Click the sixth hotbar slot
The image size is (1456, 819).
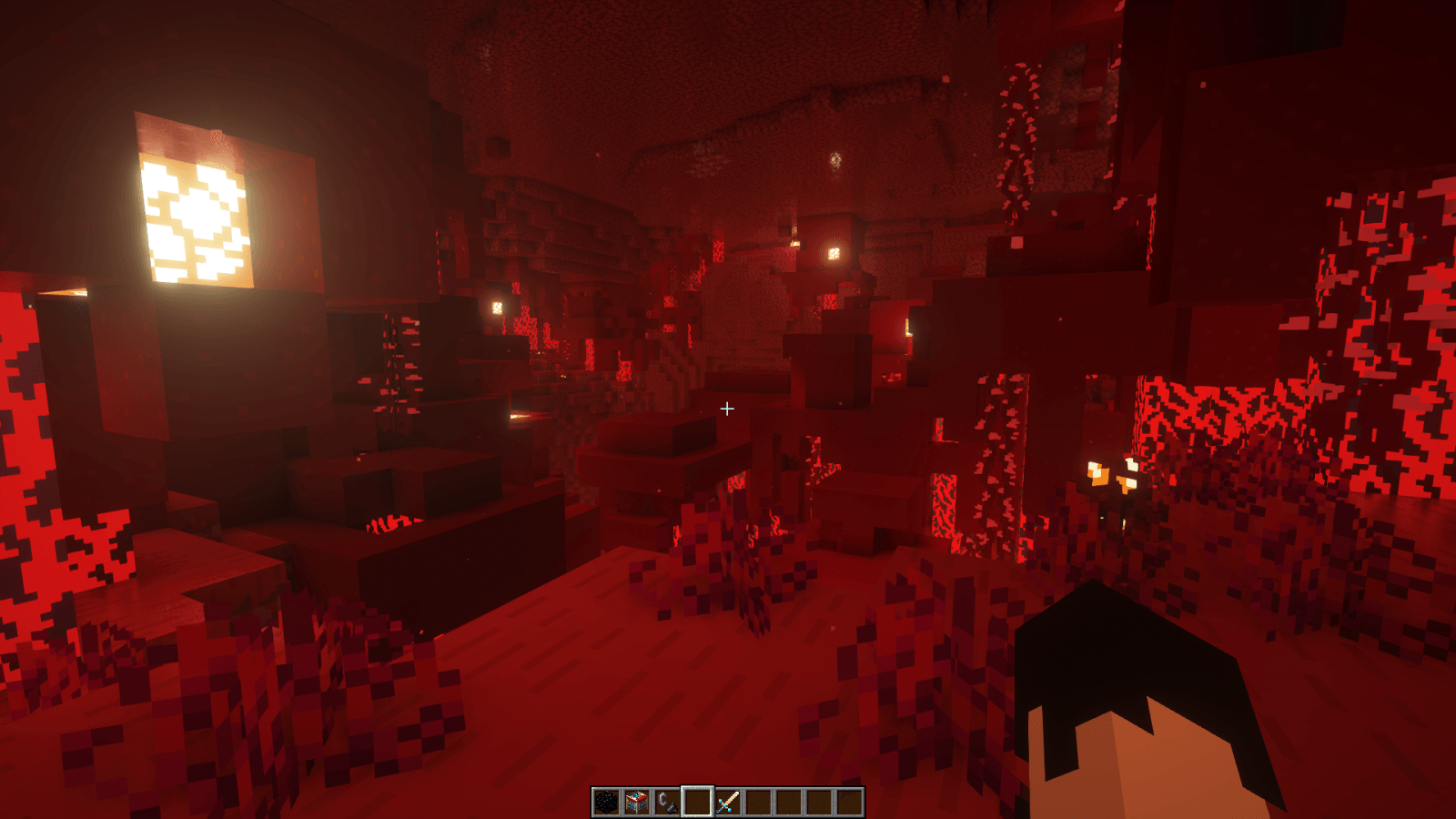pyautogui.click(x=759, y=801)
